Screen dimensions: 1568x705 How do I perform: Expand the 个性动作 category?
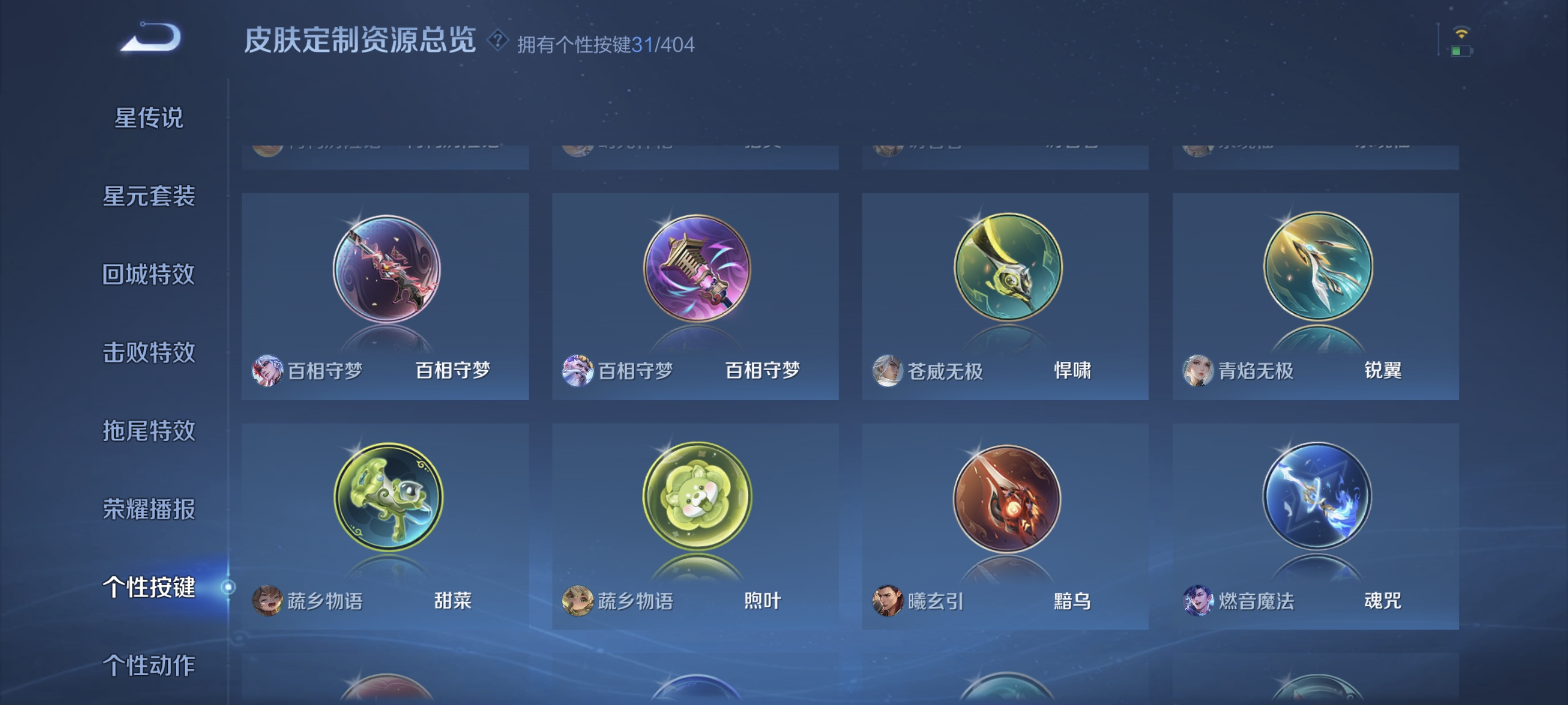click(x=148, y=665)
